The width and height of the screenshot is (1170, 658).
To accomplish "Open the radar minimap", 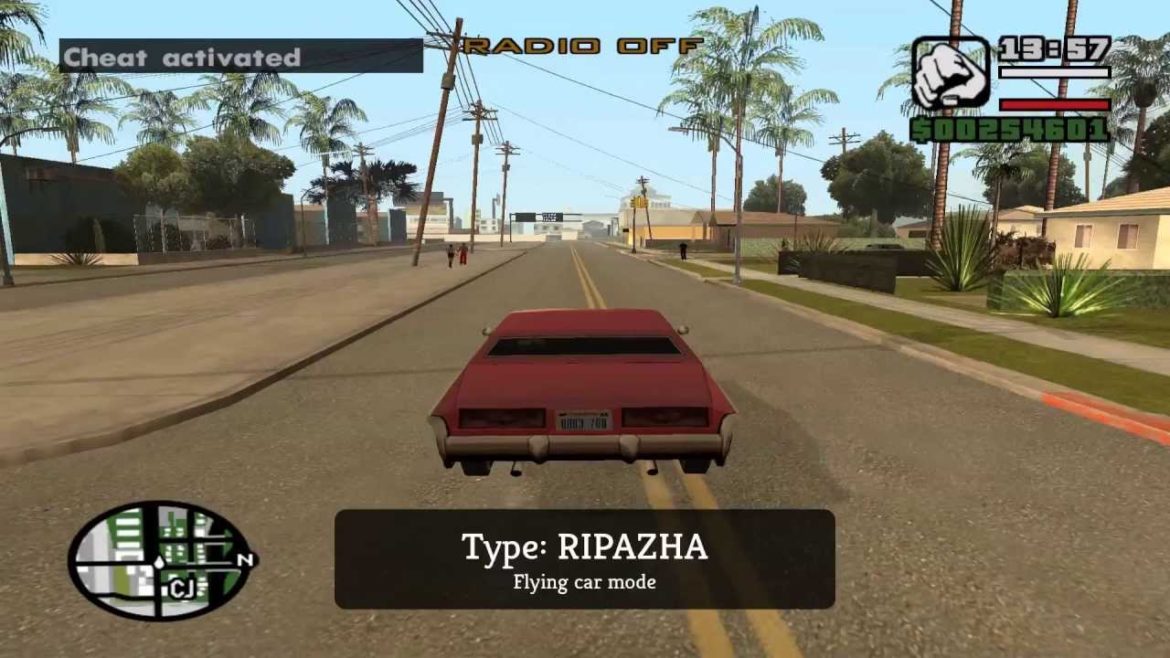I will click(158, 559).
